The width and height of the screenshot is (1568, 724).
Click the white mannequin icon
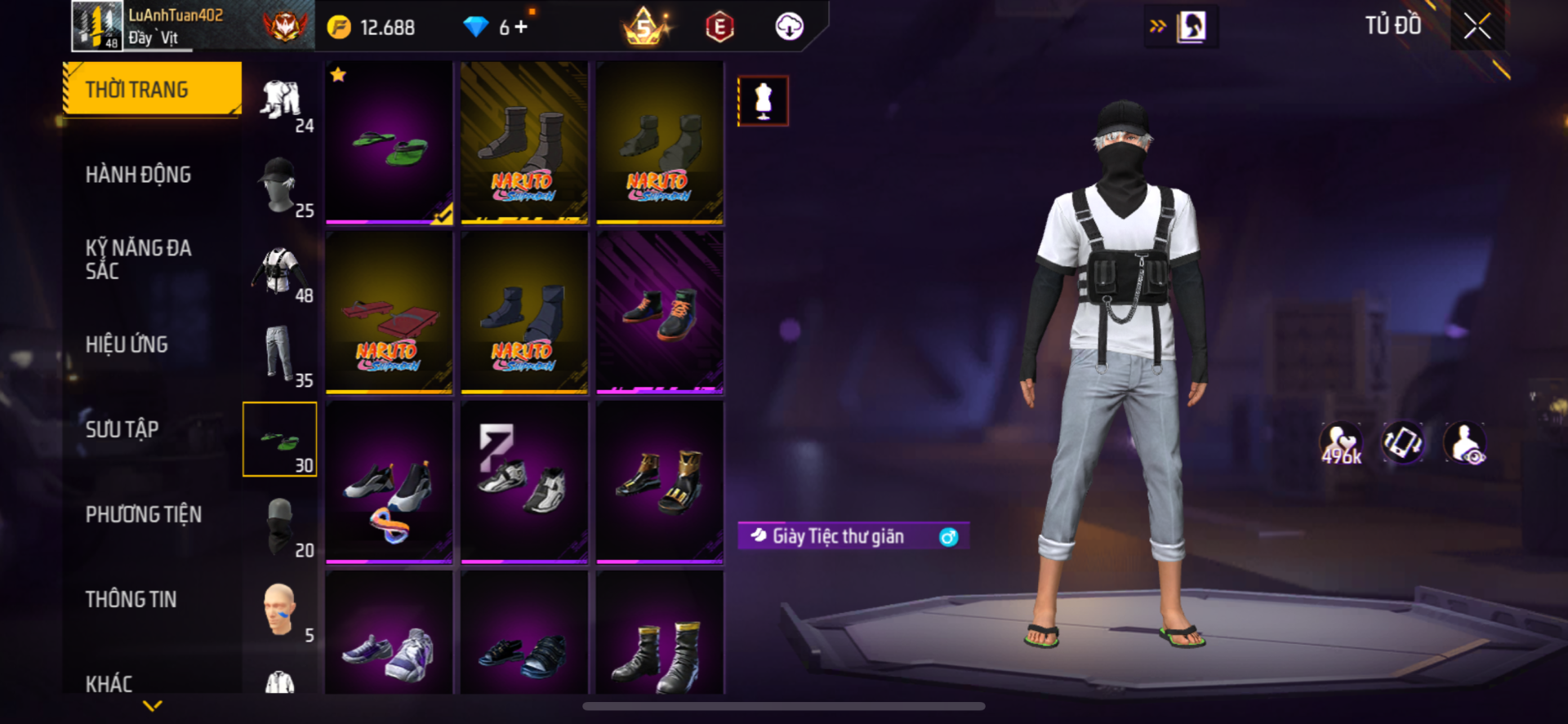pos(763,101)
